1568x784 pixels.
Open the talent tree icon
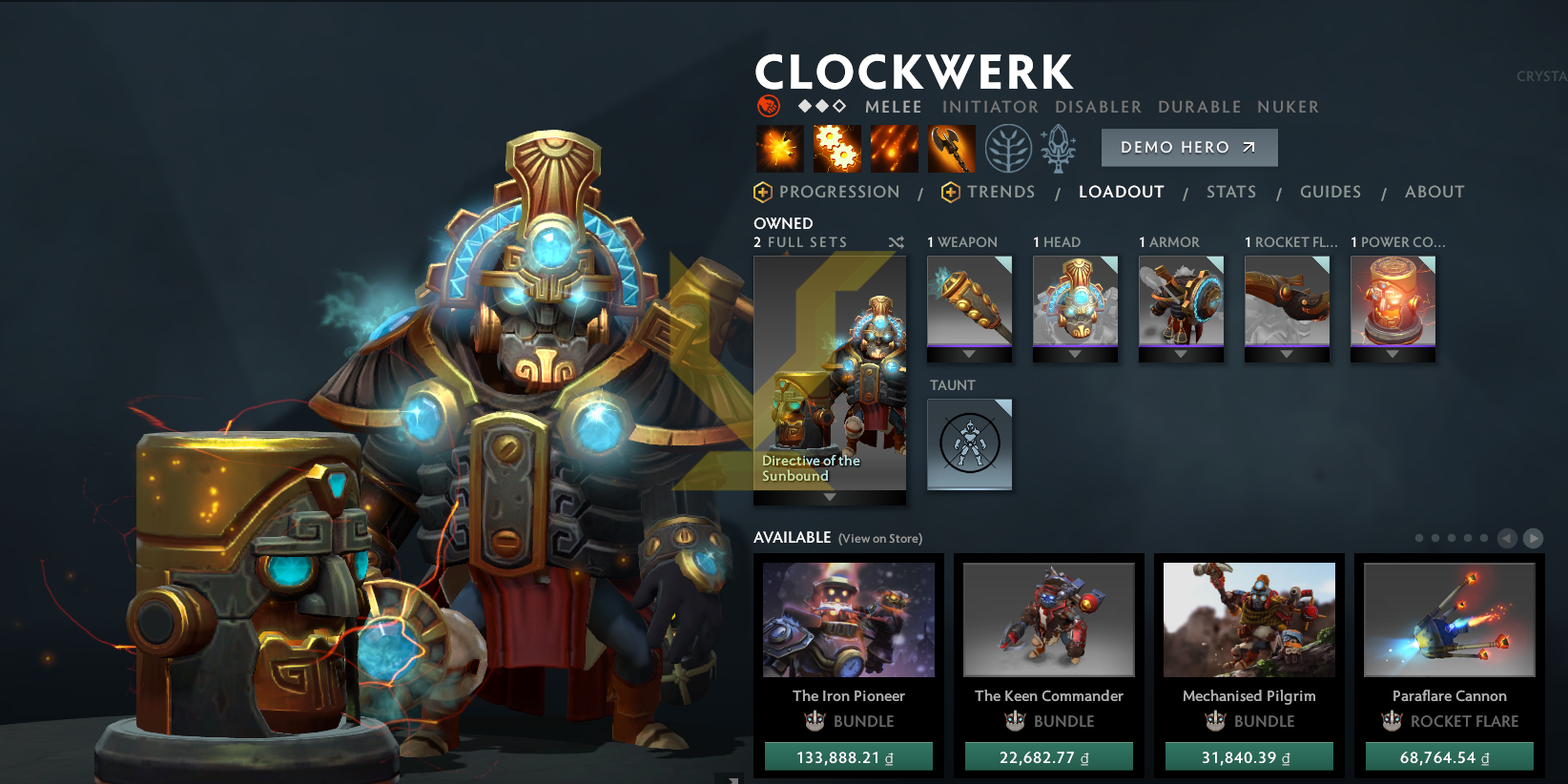pos(1008,148)
